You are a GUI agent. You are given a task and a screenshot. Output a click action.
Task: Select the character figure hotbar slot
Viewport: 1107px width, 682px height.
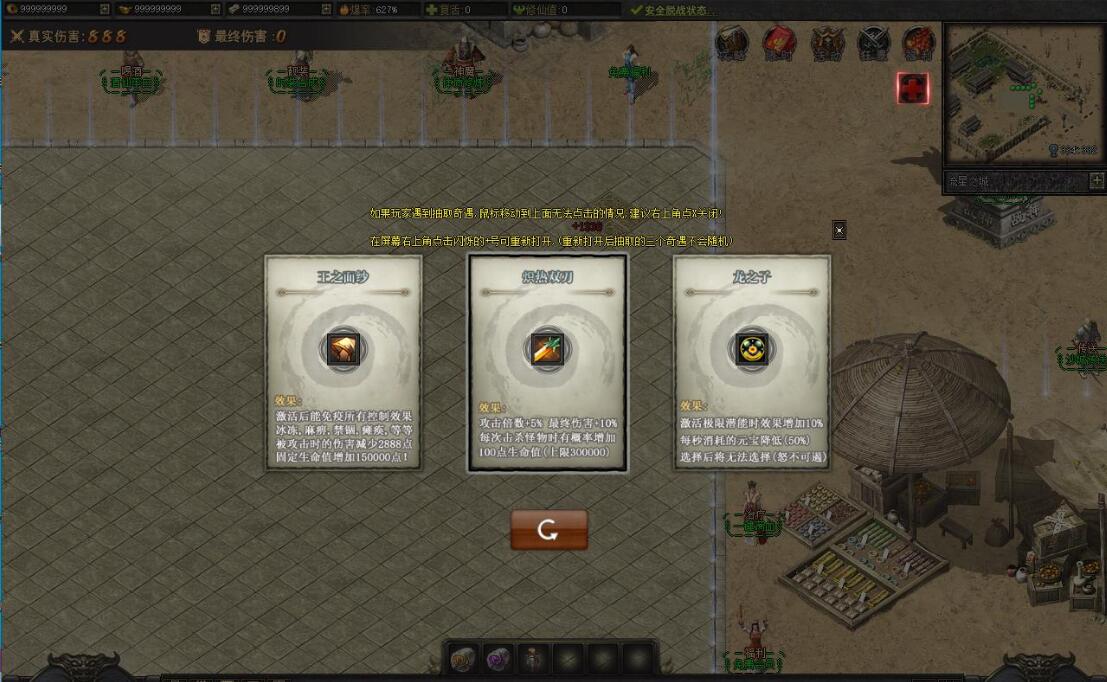click(533, 658)
